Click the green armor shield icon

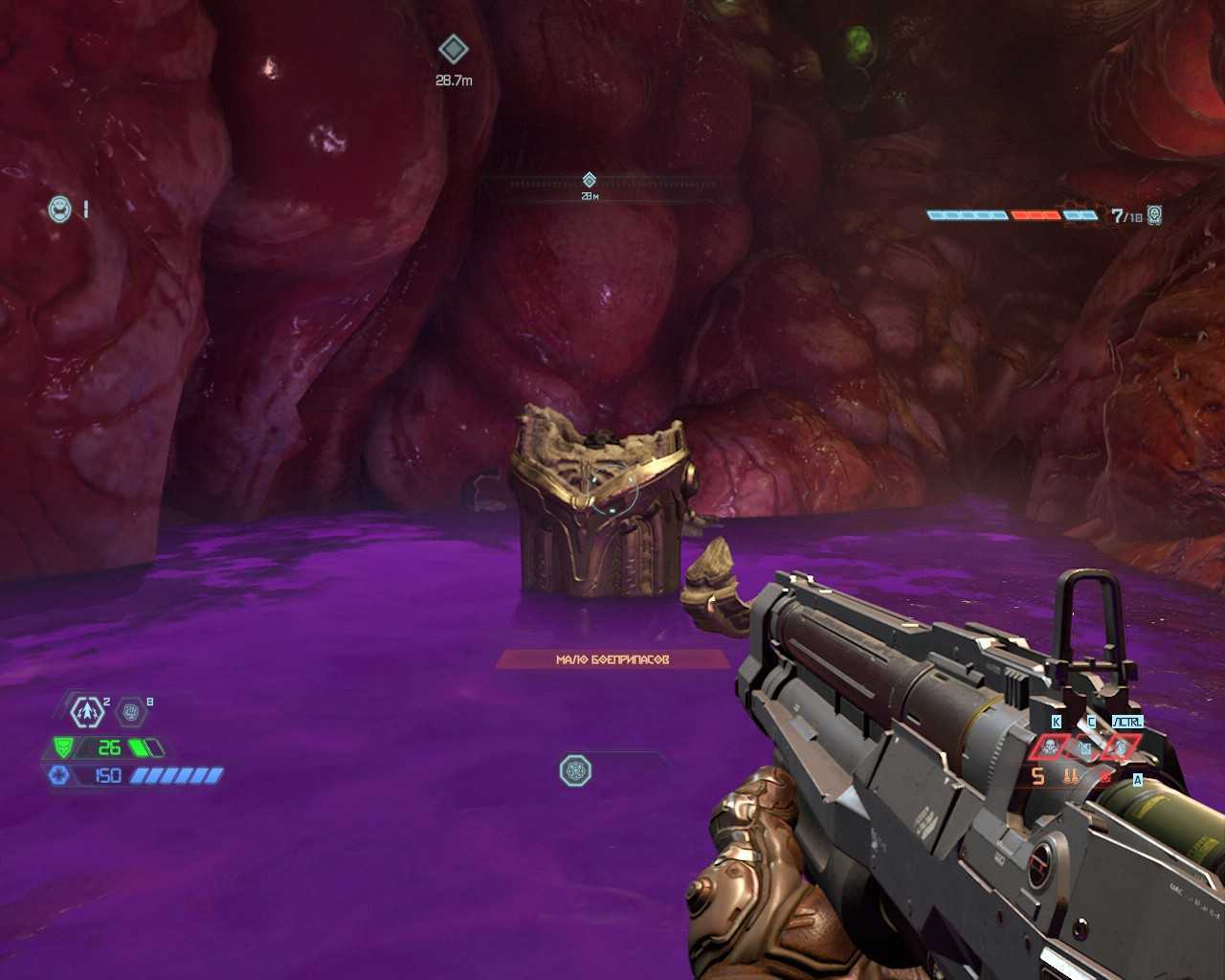point(63,747)
